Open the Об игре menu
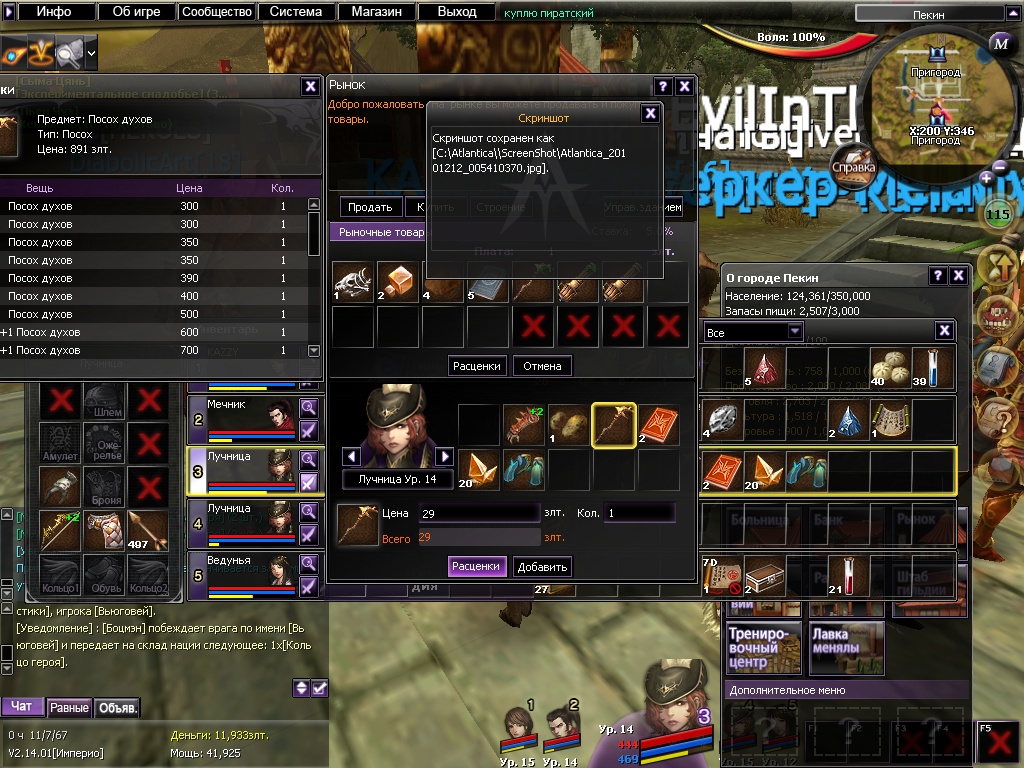The image size is (1024, 768). [135, 12]
